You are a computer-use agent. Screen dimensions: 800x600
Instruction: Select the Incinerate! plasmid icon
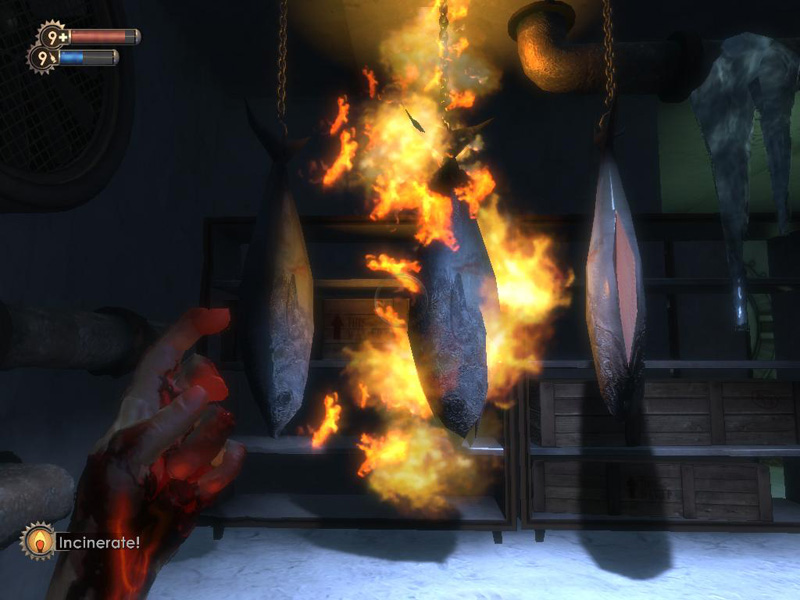tap(39, 542)
